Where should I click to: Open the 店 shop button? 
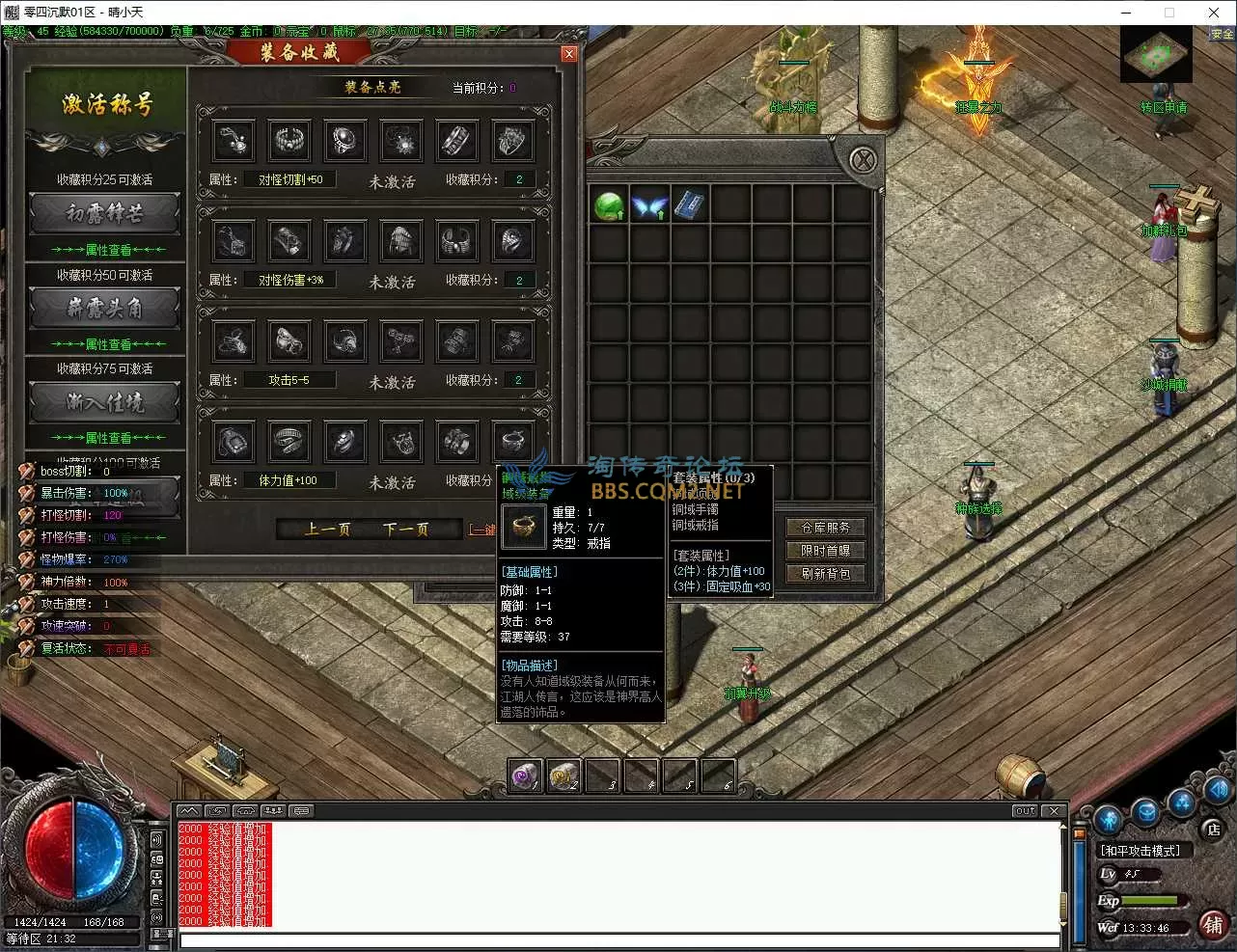pos(1213,830)
